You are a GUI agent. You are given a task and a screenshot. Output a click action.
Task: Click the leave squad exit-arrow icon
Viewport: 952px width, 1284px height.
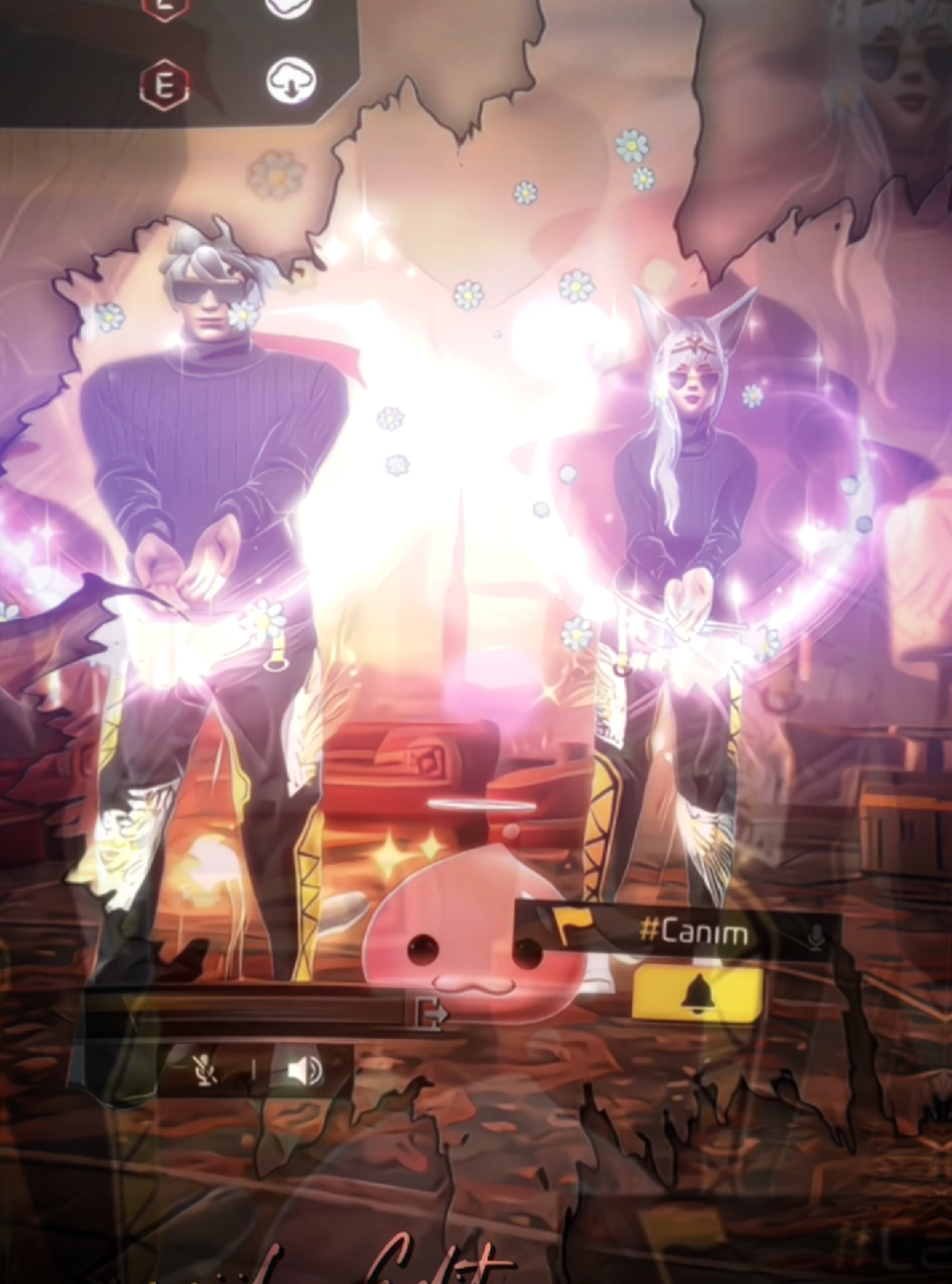pyautogui.click(x=431, y=1013)
